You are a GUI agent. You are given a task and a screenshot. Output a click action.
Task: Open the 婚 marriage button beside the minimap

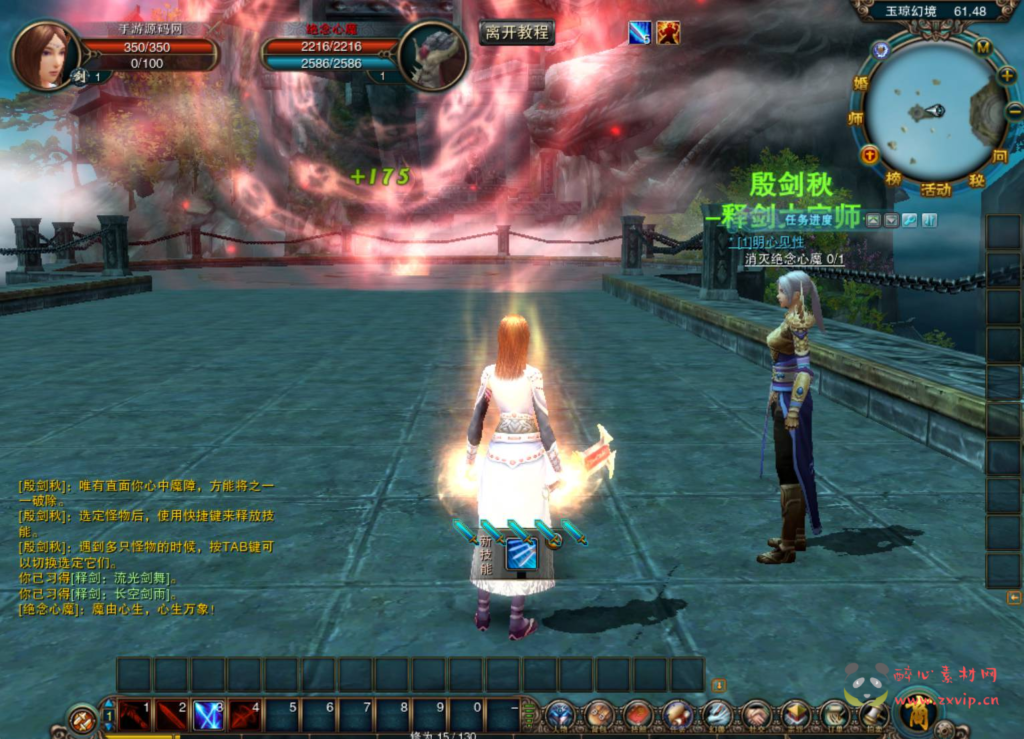point(860,82)
